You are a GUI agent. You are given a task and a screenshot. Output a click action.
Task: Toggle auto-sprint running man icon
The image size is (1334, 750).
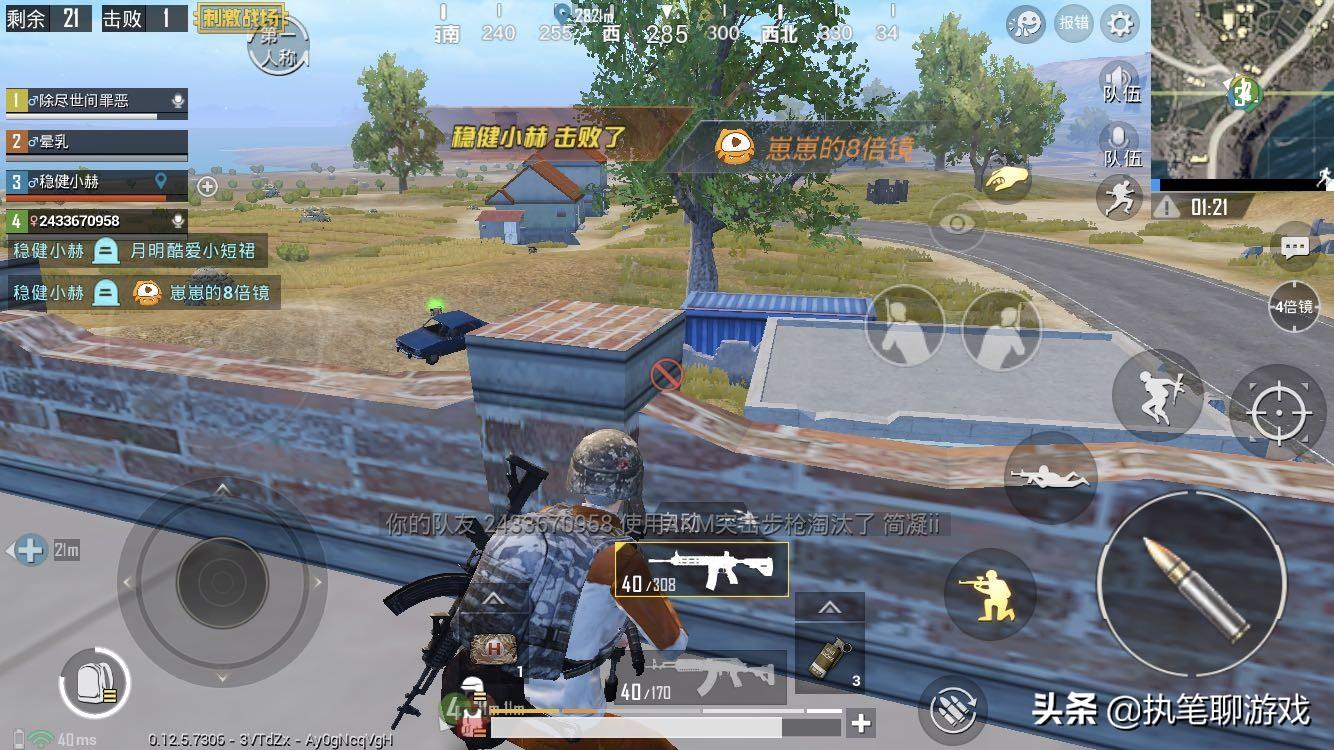tap(1119, 197)
